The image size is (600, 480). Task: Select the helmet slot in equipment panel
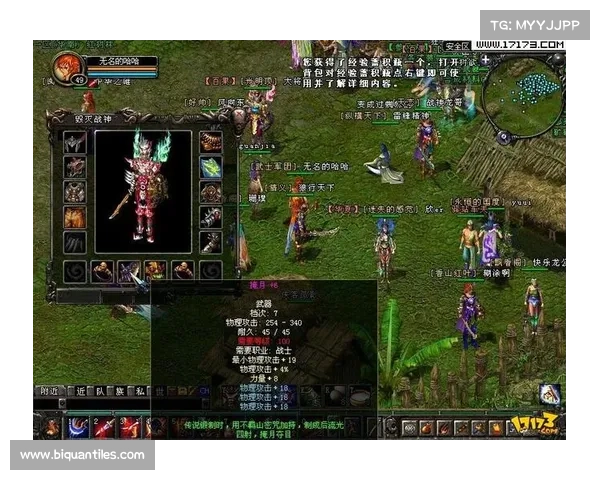coord(76,142)
